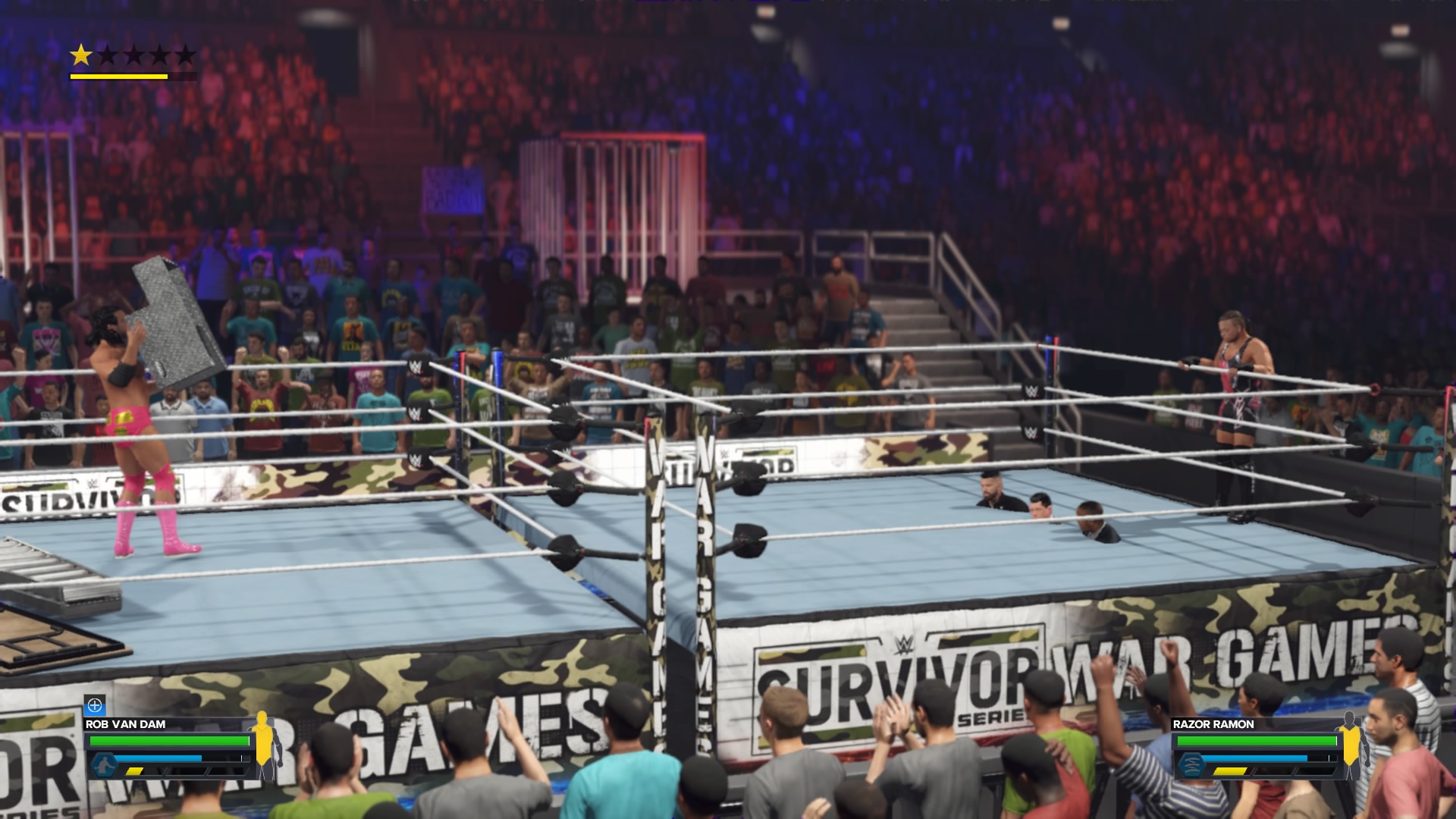The width and height of the screenshot is (1456, 819).
Task: Select the Rob Van Dam name plate
Action: click(126, 724)
